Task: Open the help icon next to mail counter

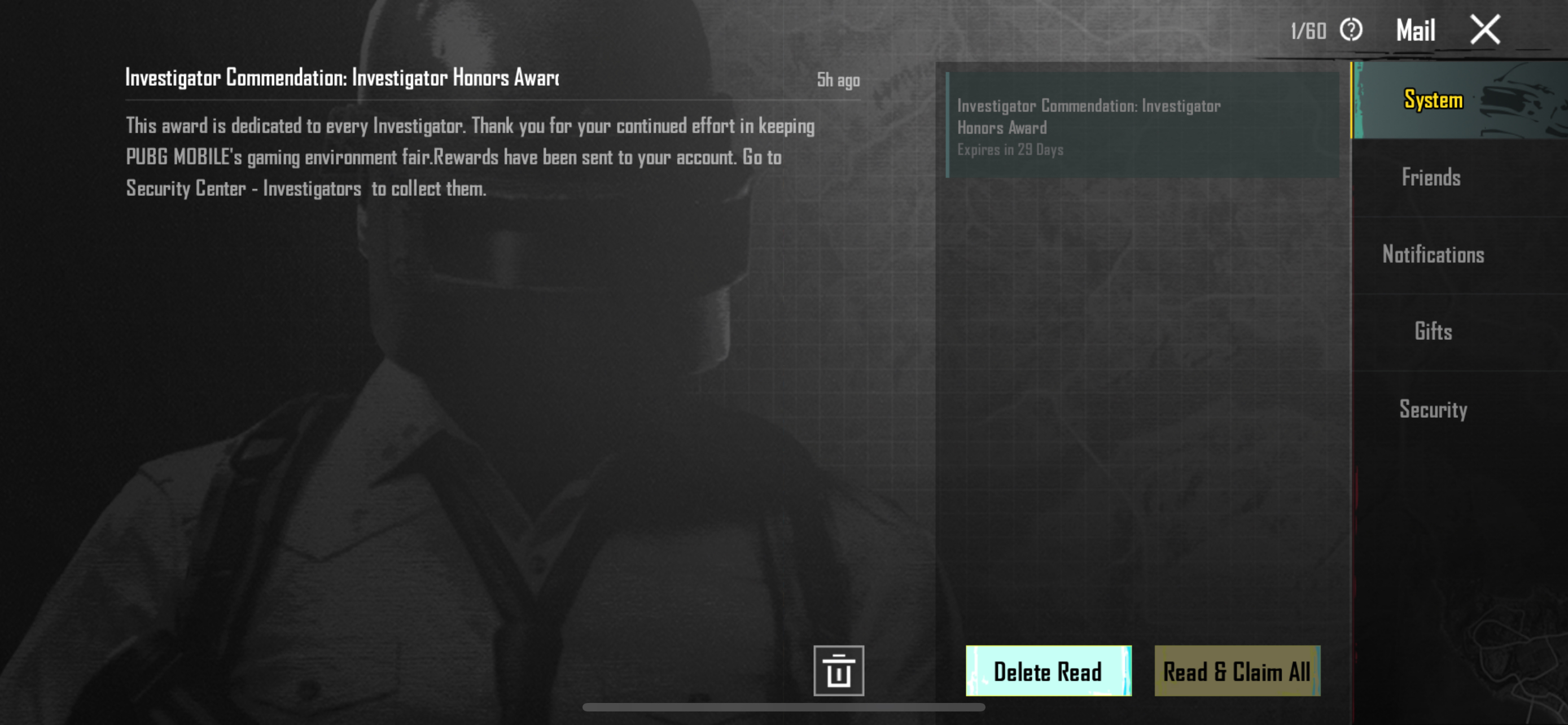Action: [x=1351, y=29]
